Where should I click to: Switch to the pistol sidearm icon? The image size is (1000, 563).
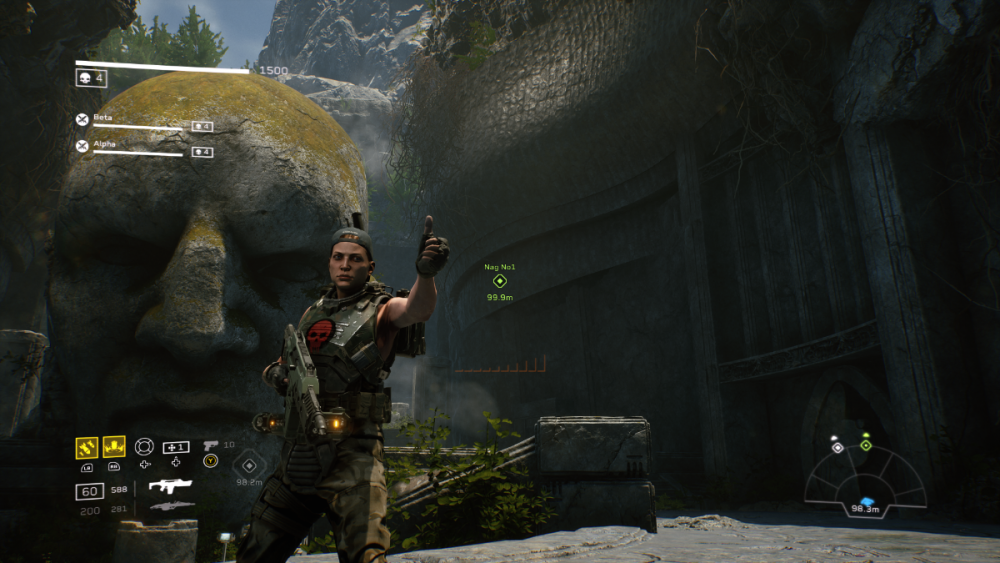point(210,445)
